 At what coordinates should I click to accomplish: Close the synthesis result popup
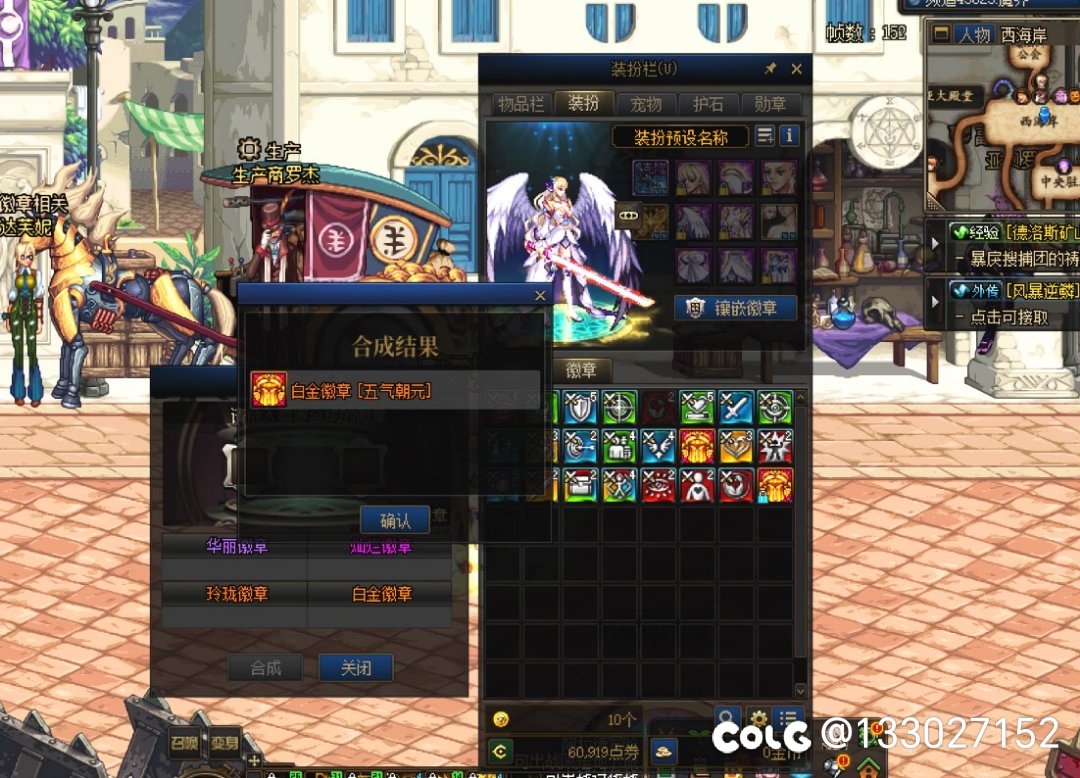540,296
